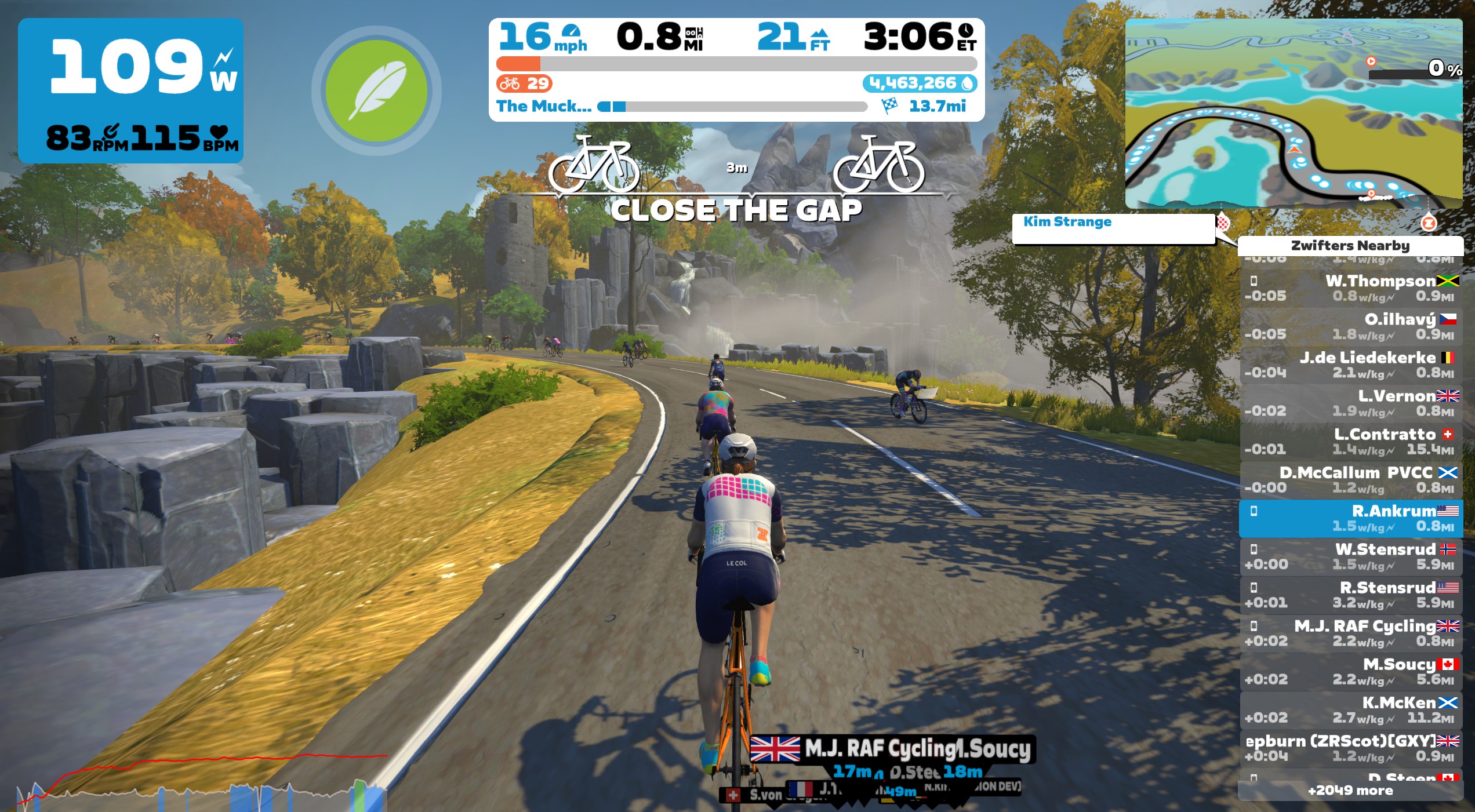Select J.de Liedekerke in rider list
This screenshot has height=812, width=1475.
pos(1351,365)
